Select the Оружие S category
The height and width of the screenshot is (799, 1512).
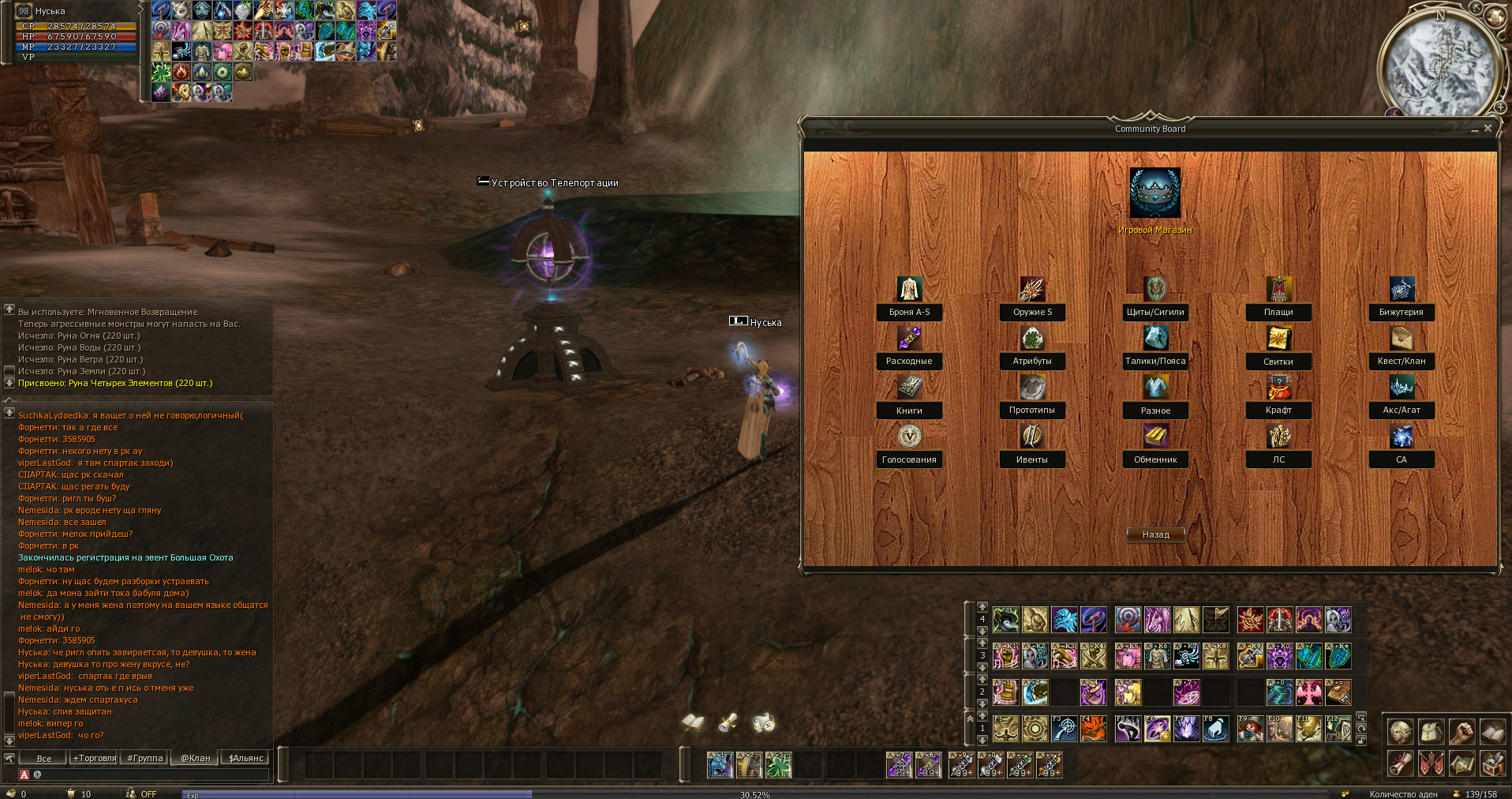tap(1032, 312)
